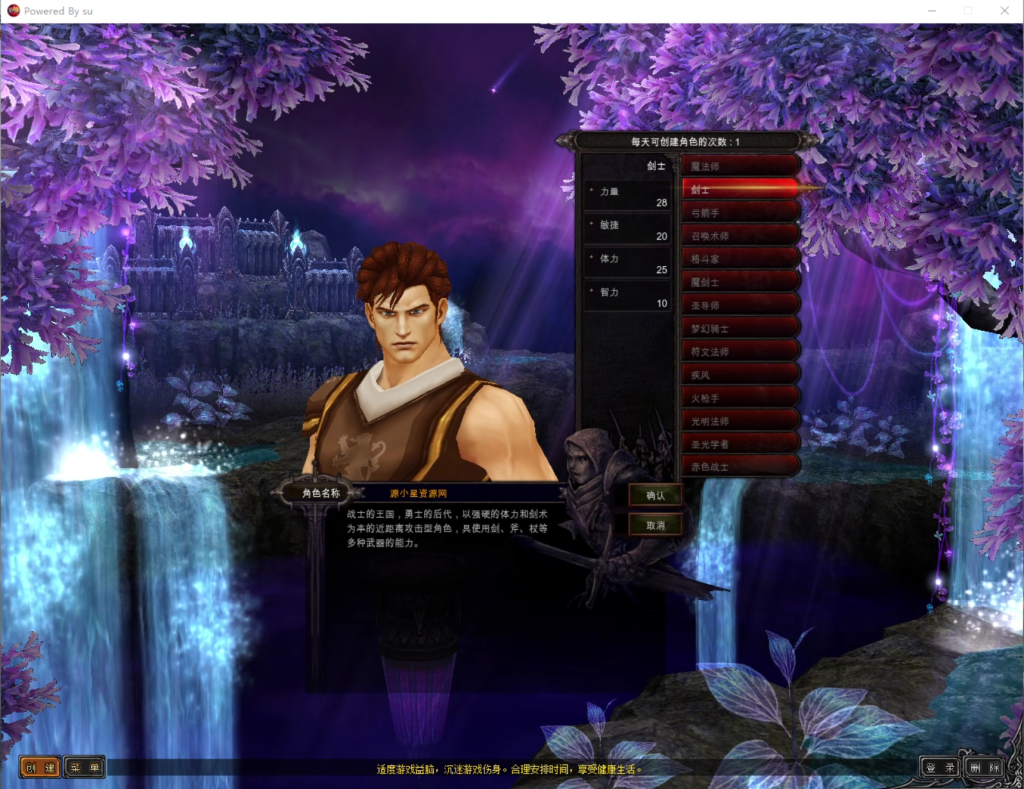Image resolution: width=1024 pixels, height=789 pixels.
Task: Click the character name input field
Action: (470, 493)
